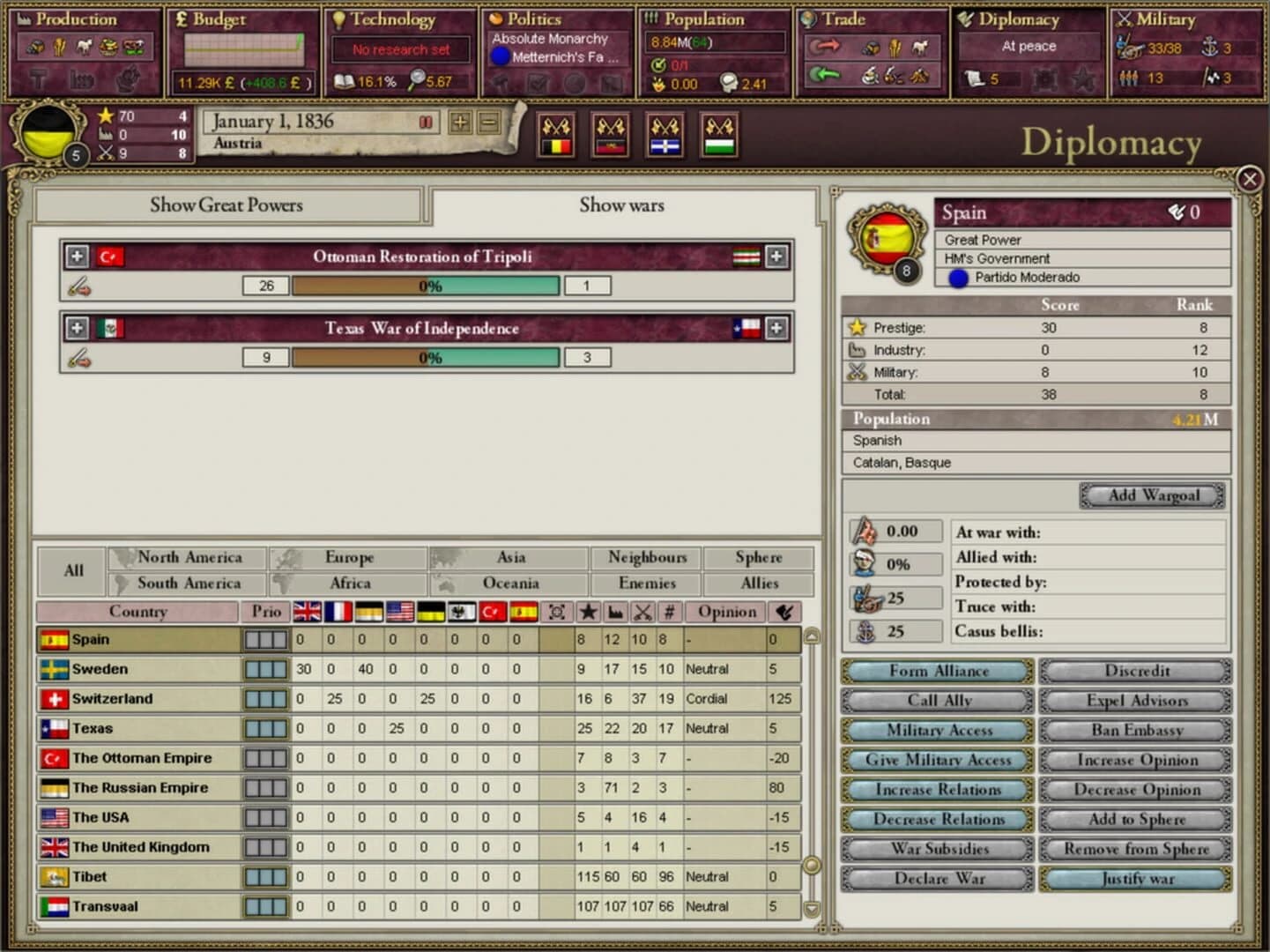The image size is (1270, 952).
Task: Click the Texas war score progress bar
Action: [x=426, y=357]
